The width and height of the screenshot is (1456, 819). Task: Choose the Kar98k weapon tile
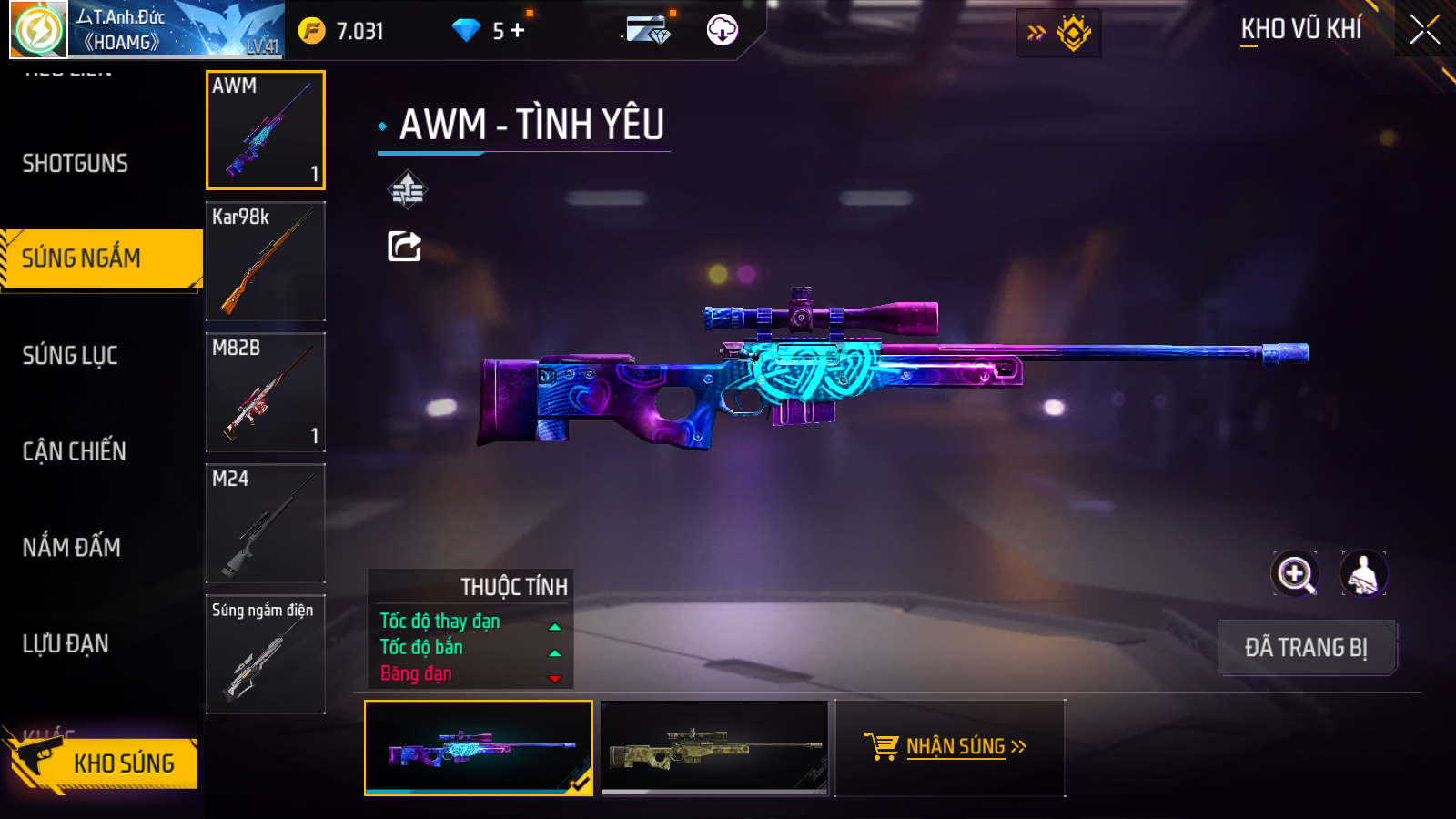[266, 261]
